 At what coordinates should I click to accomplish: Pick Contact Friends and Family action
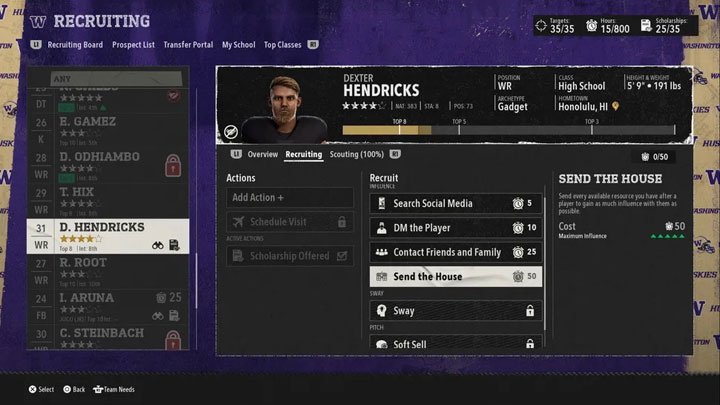click(456, 252)
